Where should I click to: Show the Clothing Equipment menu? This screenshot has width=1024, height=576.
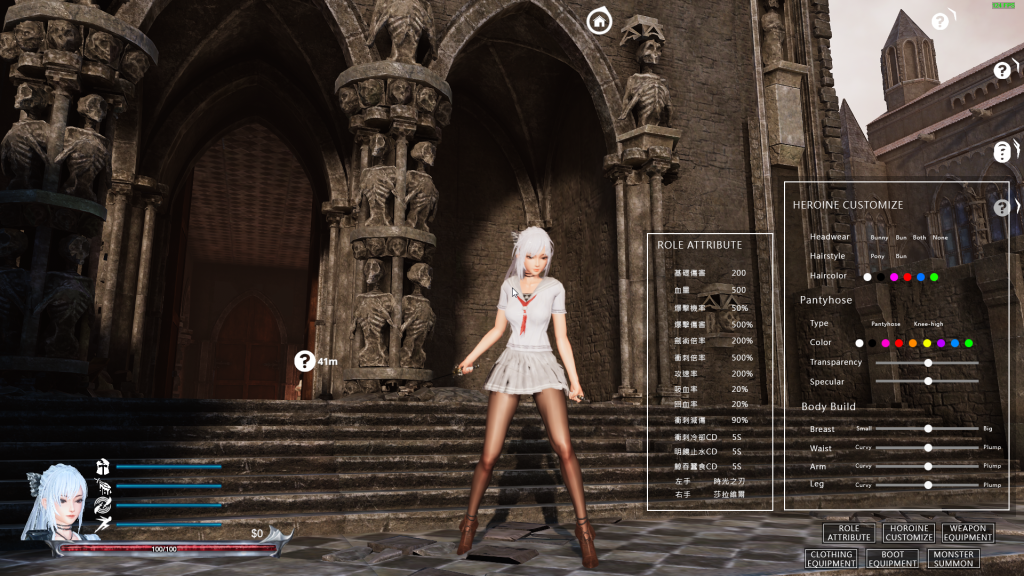831,558
